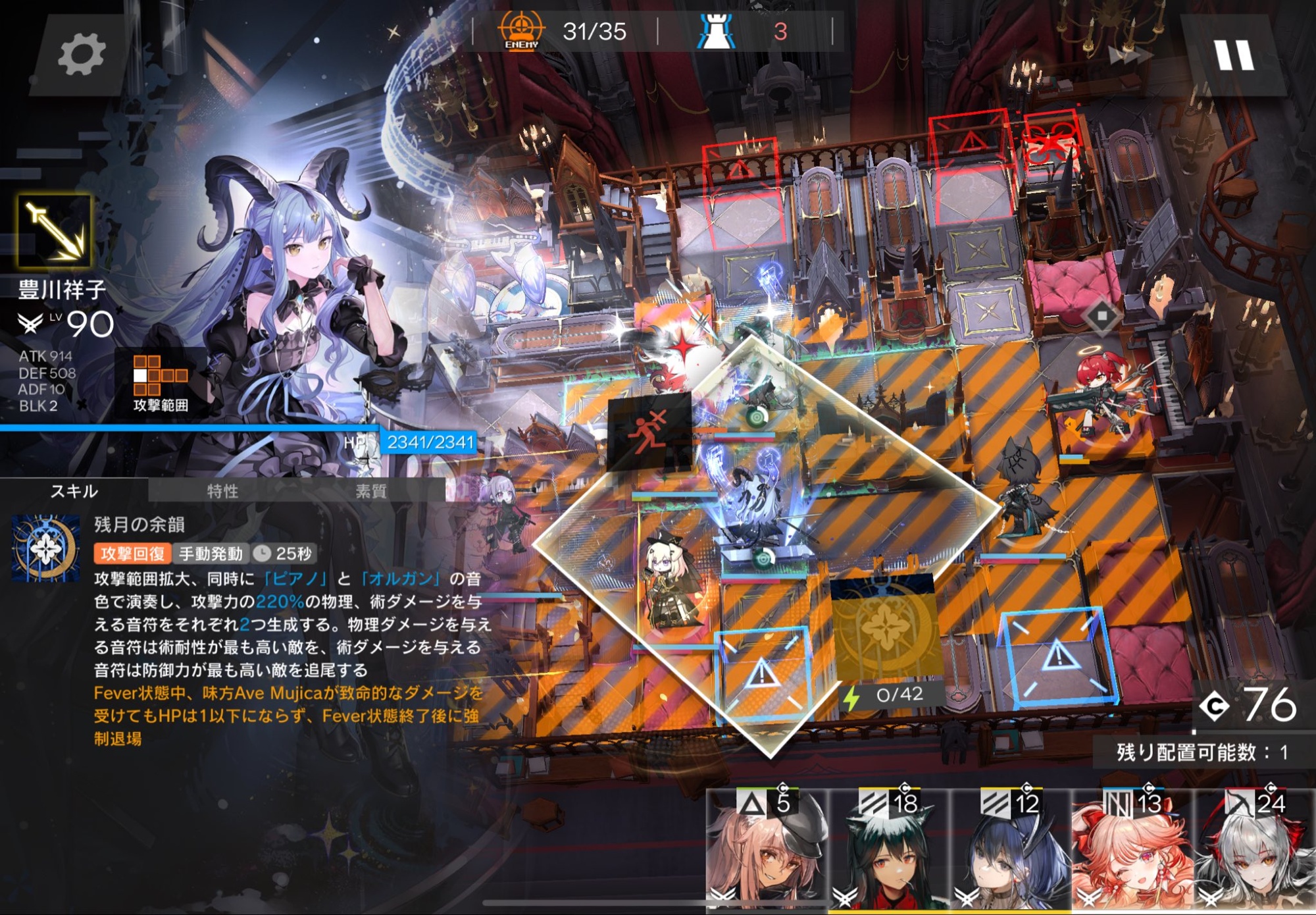
Task: Switch to the 特性 tab
Action: pyautogui.click(x=222, y=491)
